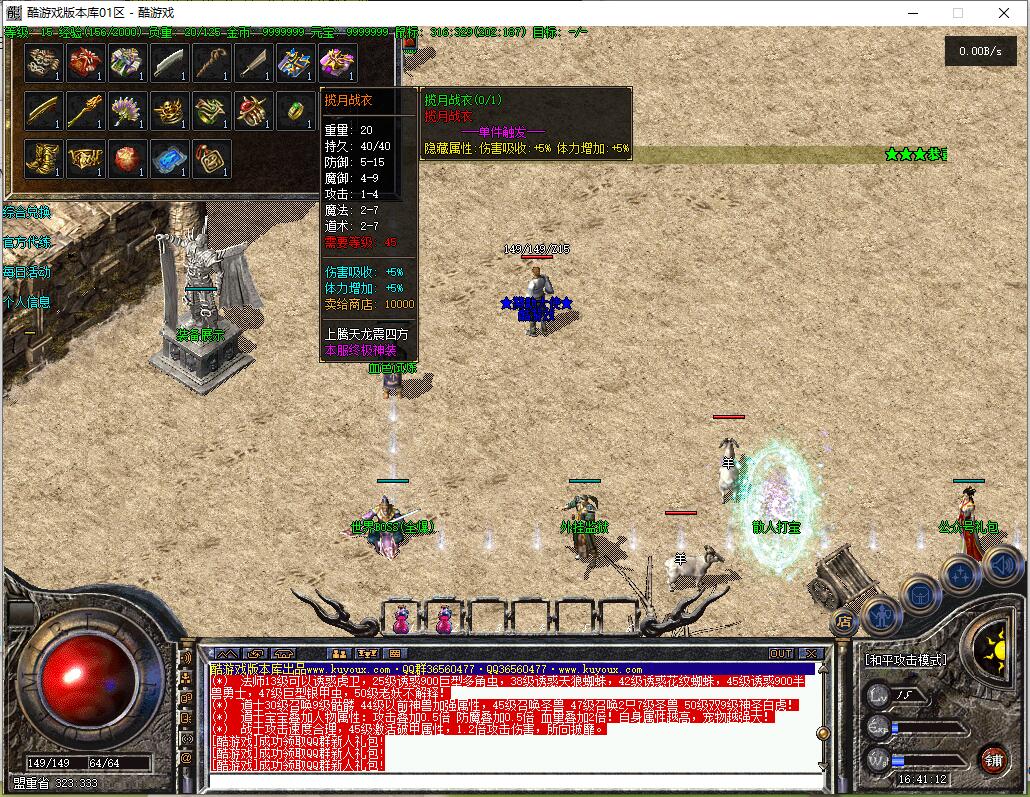Select the blue crystal item slot
This screenshot has width=1030, height=797.
coord(169,158)
